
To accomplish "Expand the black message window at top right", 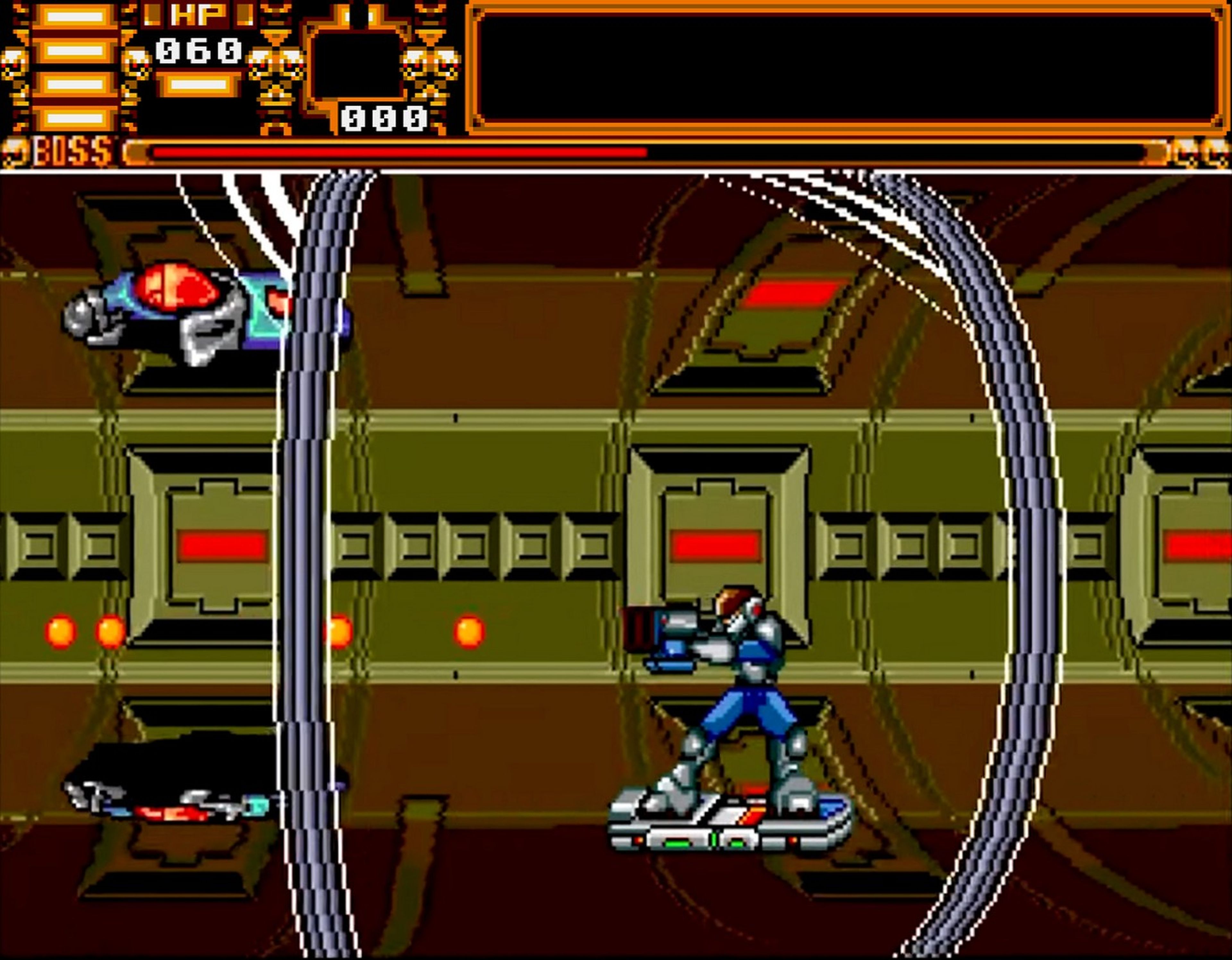I will 846,68.
